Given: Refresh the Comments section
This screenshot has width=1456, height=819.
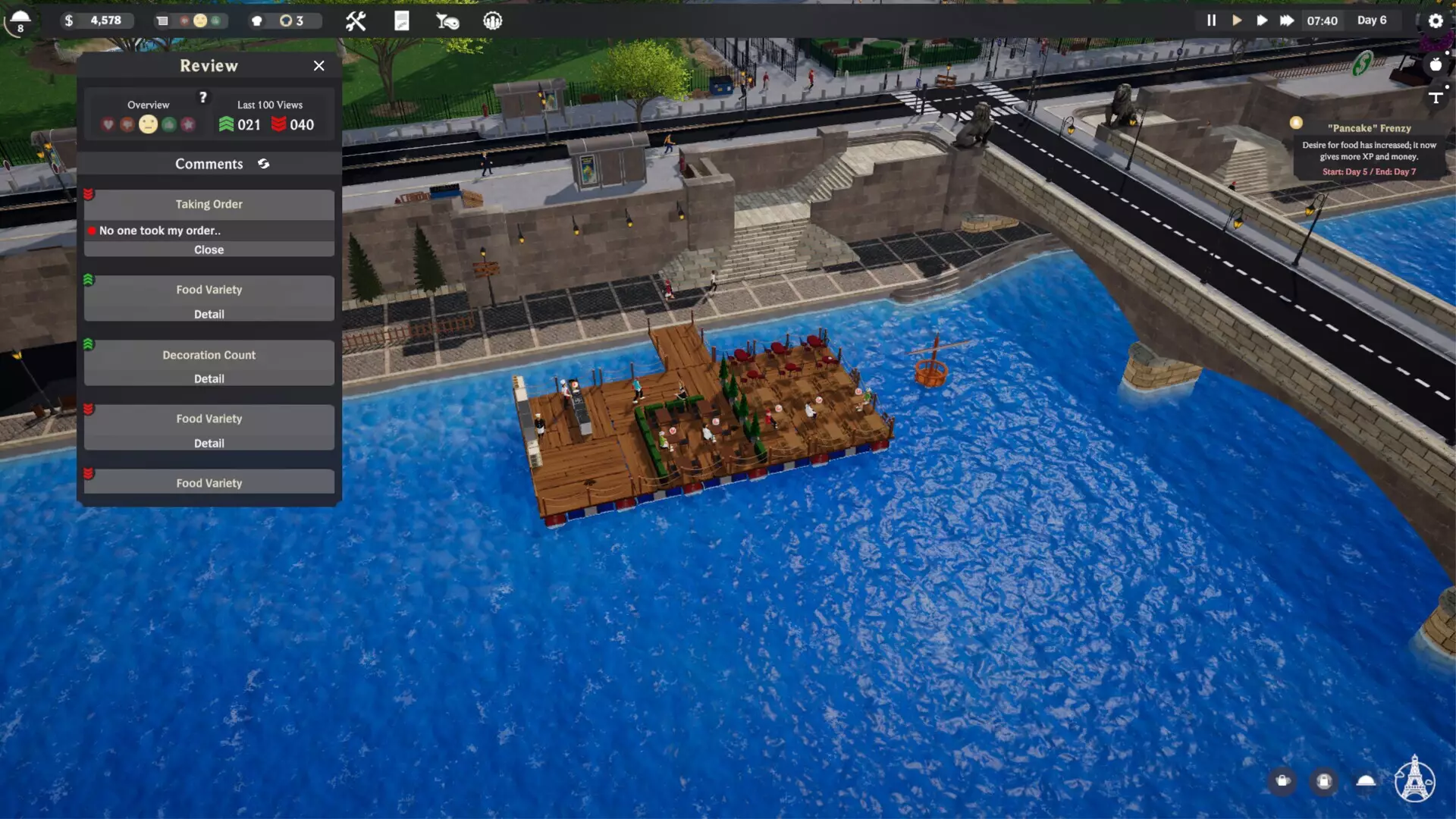Looking at the screenshot, I should [263, 163].
